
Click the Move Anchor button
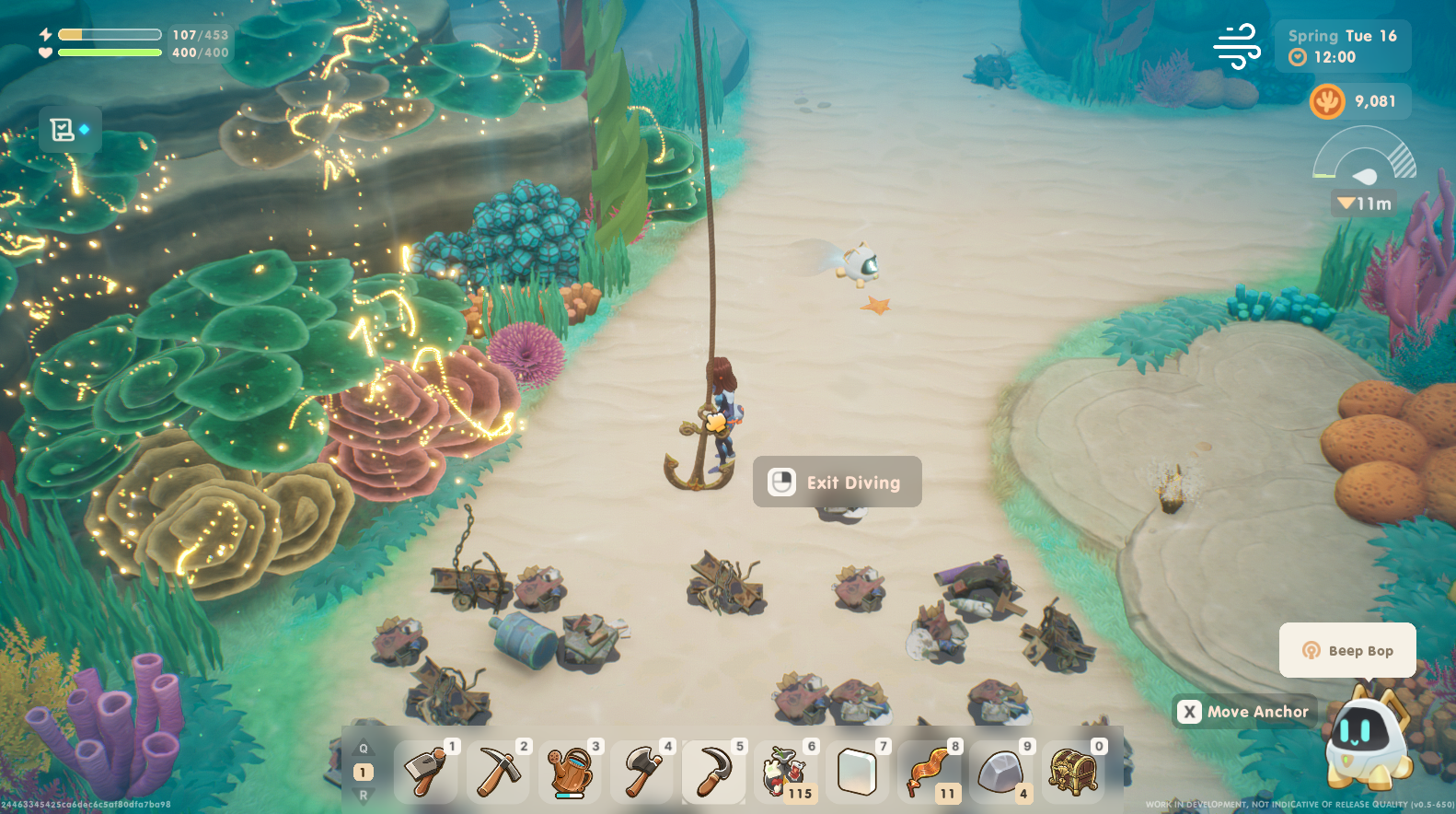coord(1244,712)
